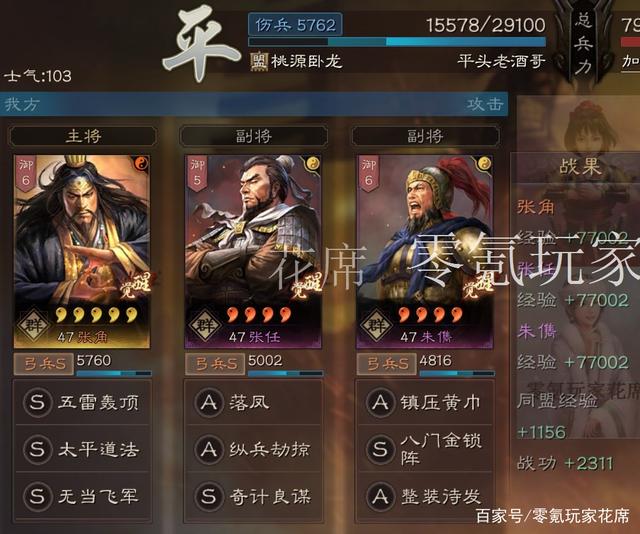Select the 整装待发 skill

tap(424, 495)
